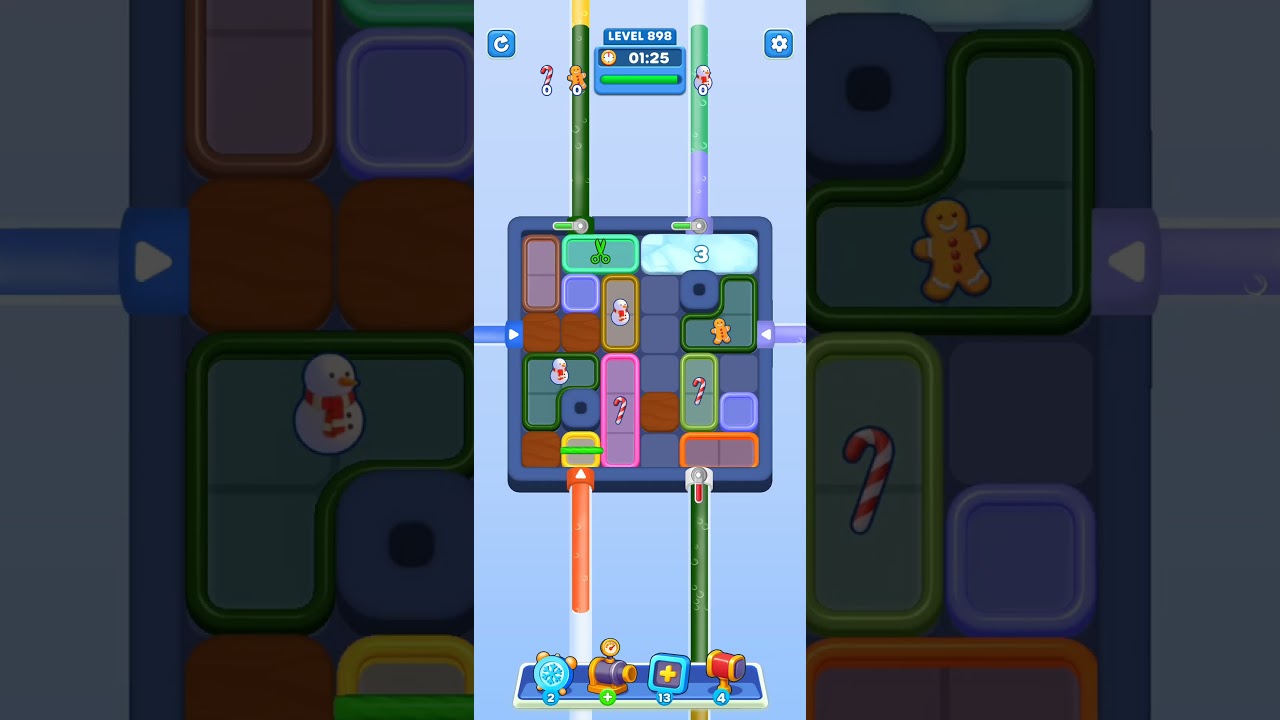The image size is (1280, 720).
Task: Tap the purple arrow on the board's right edge
Action: (766, 335)
